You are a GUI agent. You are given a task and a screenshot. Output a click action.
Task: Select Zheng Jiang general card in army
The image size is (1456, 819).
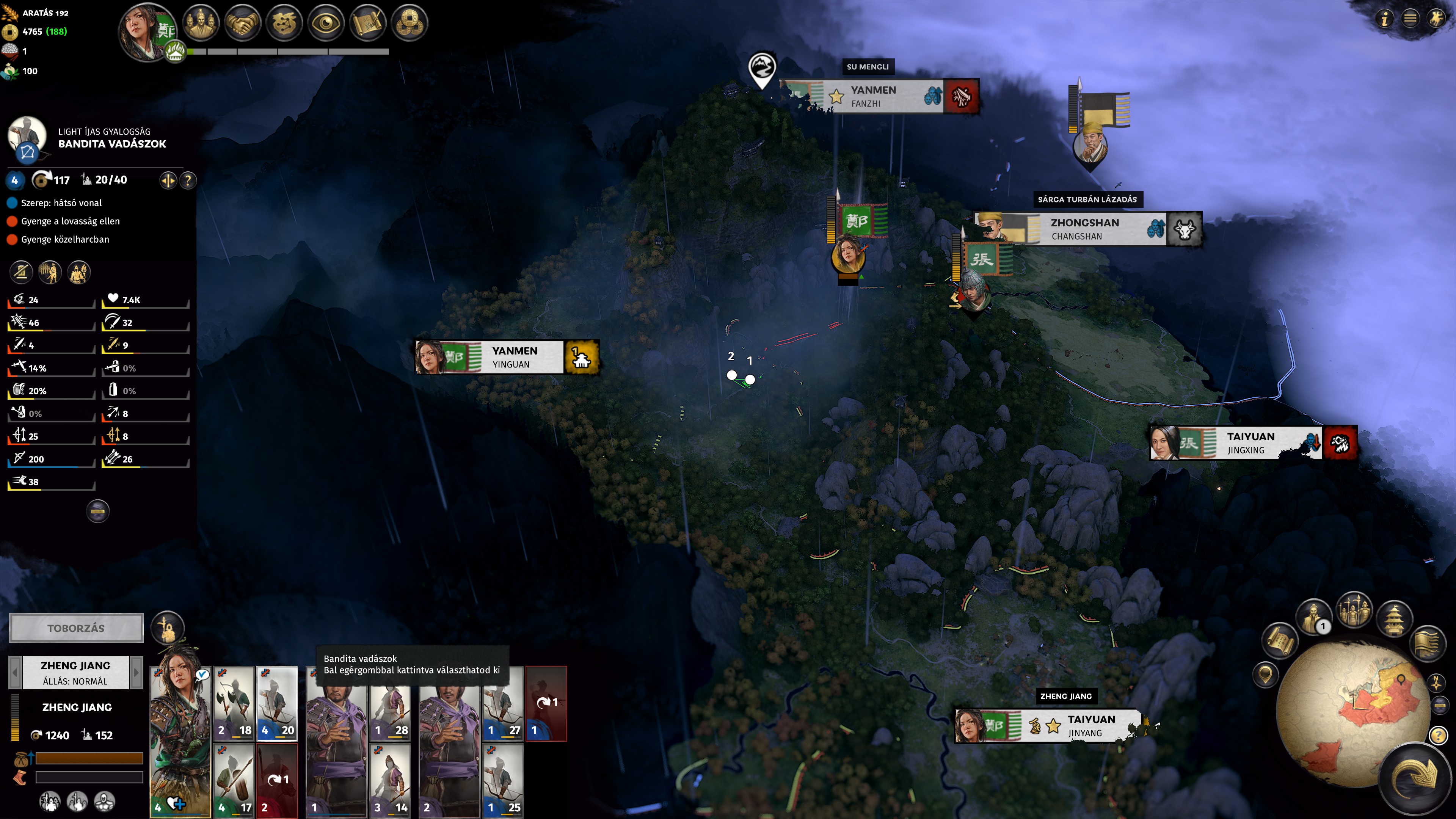click(180, 741)
